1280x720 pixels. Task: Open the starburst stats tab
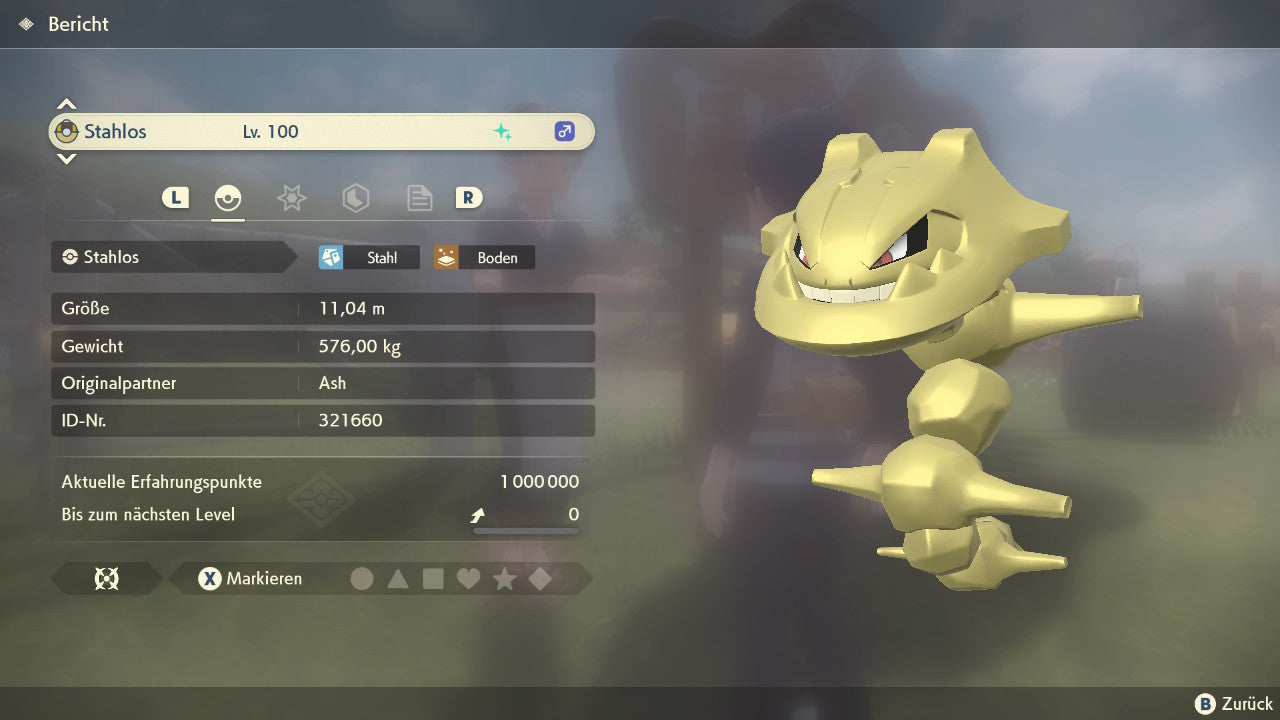click(x=291, y=198)
